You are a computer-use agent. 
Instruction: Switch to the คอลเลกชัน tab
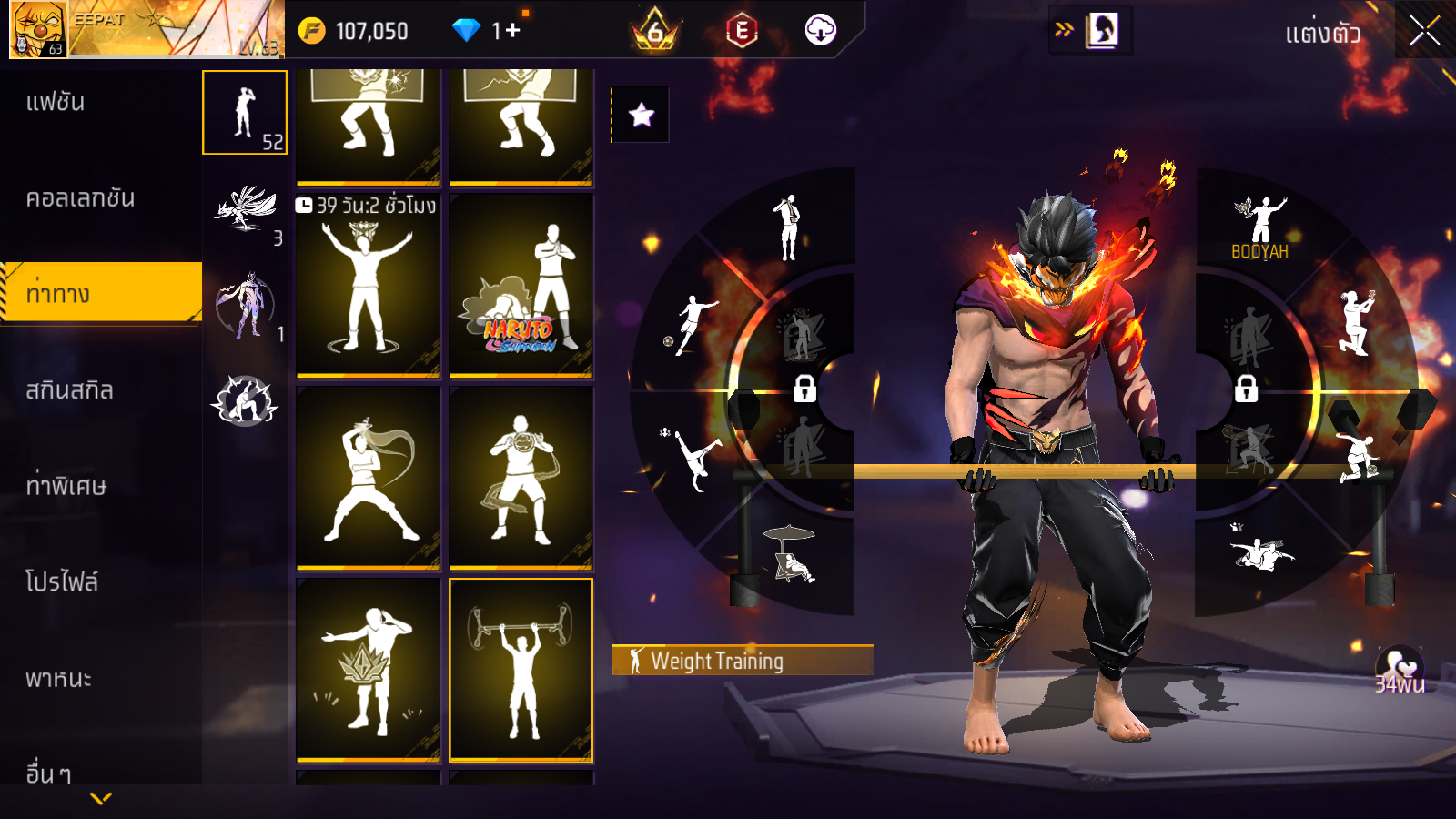pos(80,198)
